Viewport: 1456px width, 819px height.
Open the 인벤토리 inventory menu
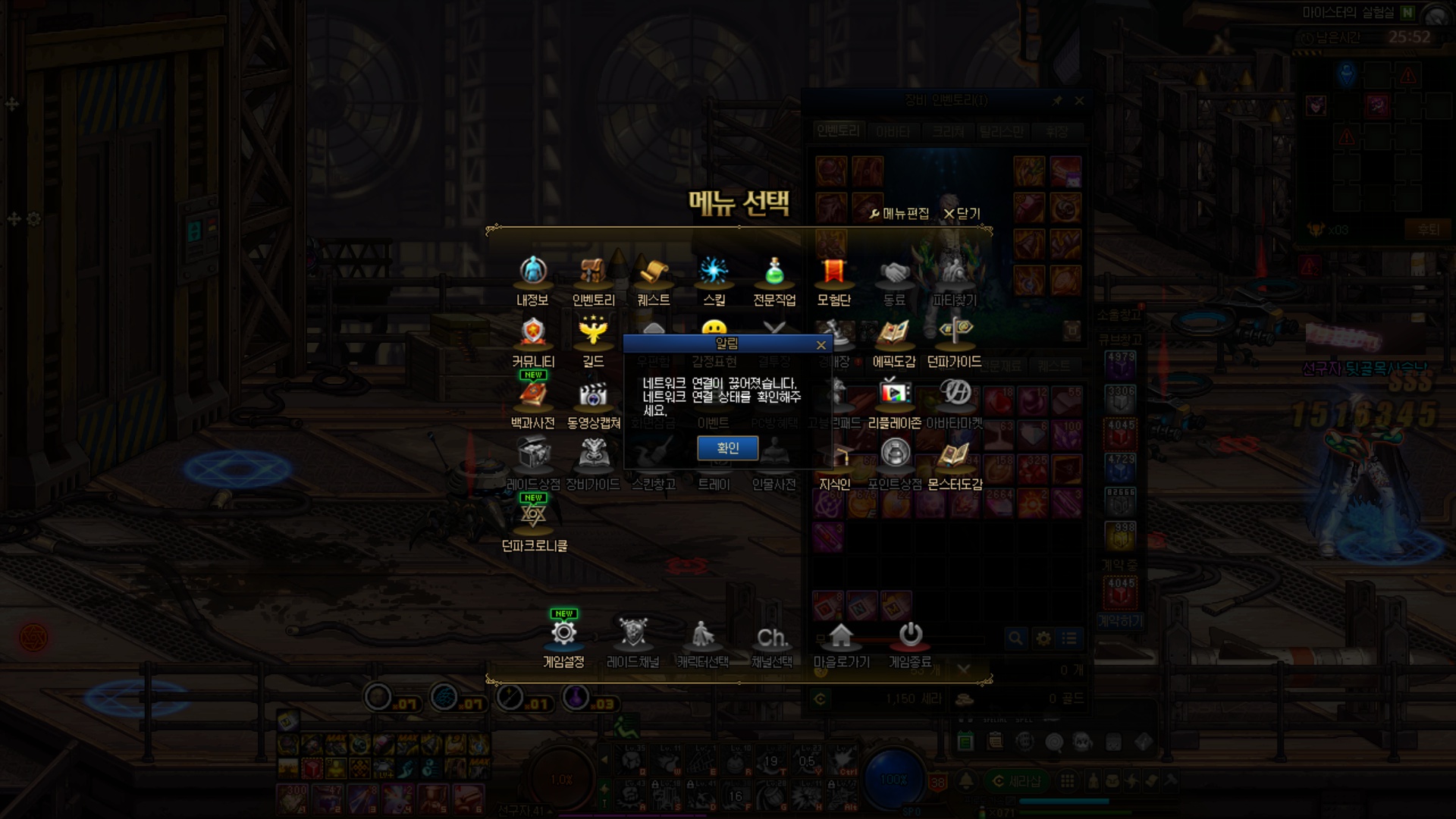click(x=593, y=281)
